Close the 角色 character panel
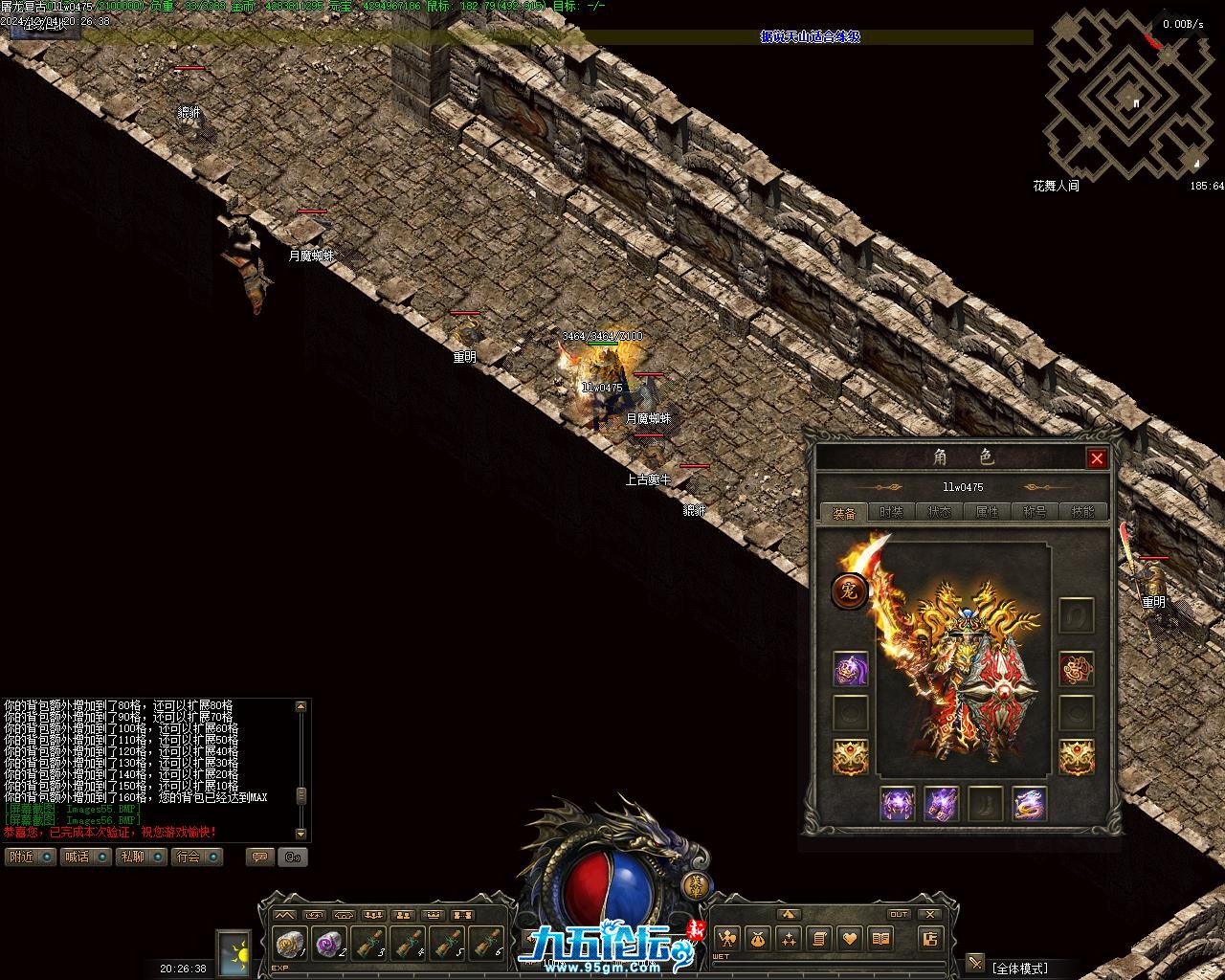 coord(1097,458)
